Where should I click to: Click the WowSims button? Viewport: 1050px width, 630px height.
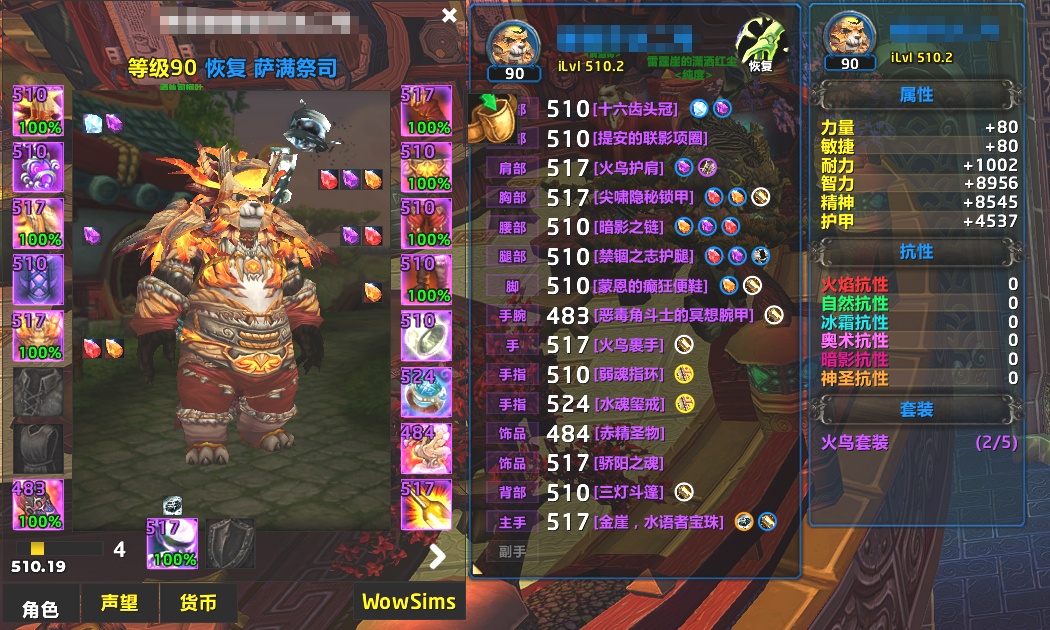pyautogui.click(x=408, y=602)
